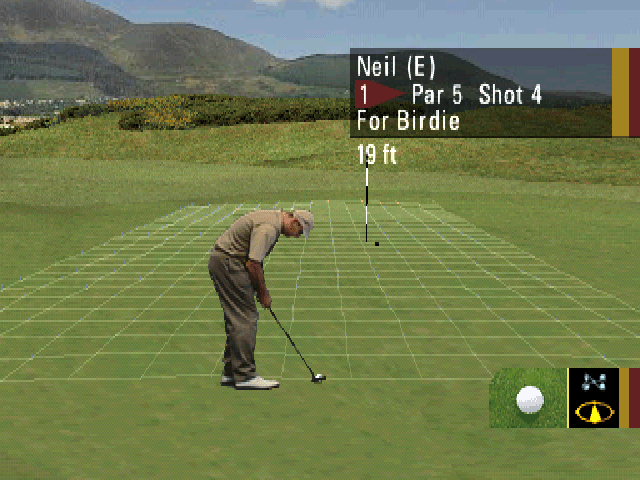Click the red hole 1 flag marker
Screen dimensions: 640x480
click(x=379, y=95)
